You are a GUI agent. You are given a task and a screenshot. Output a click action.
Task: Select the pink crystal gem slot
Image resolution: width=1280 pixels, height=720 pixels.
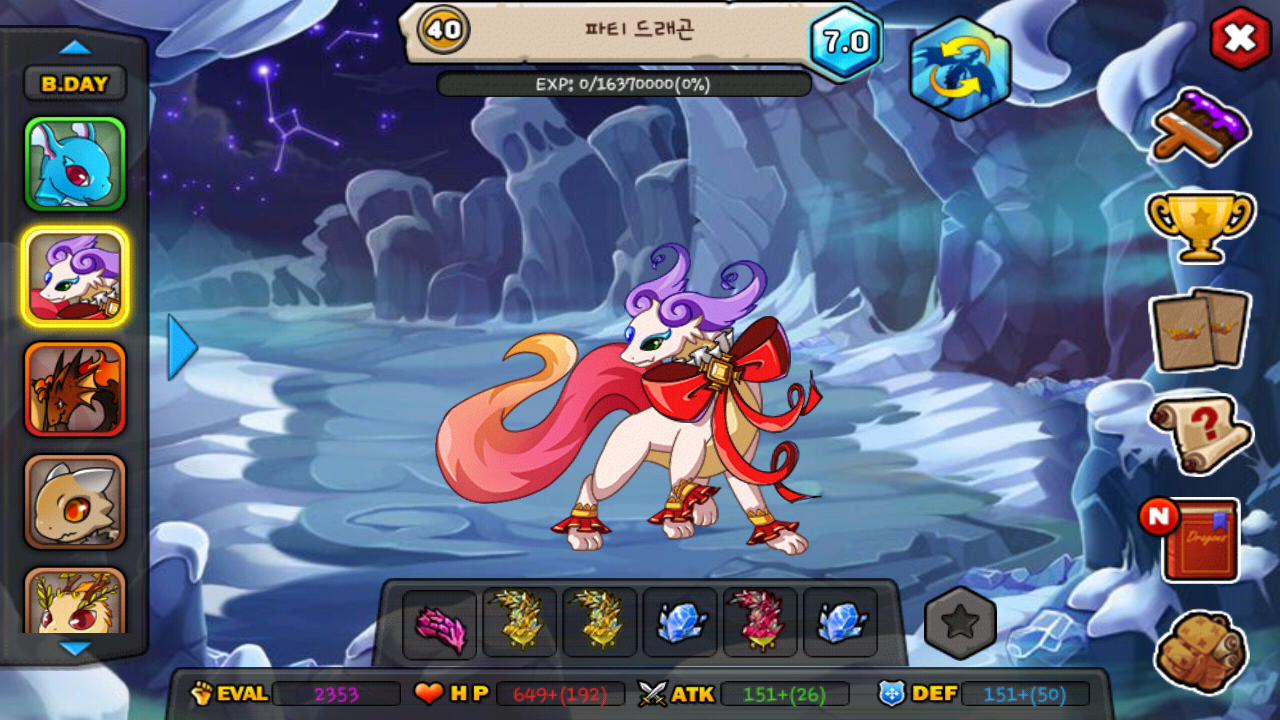(440, 624)
